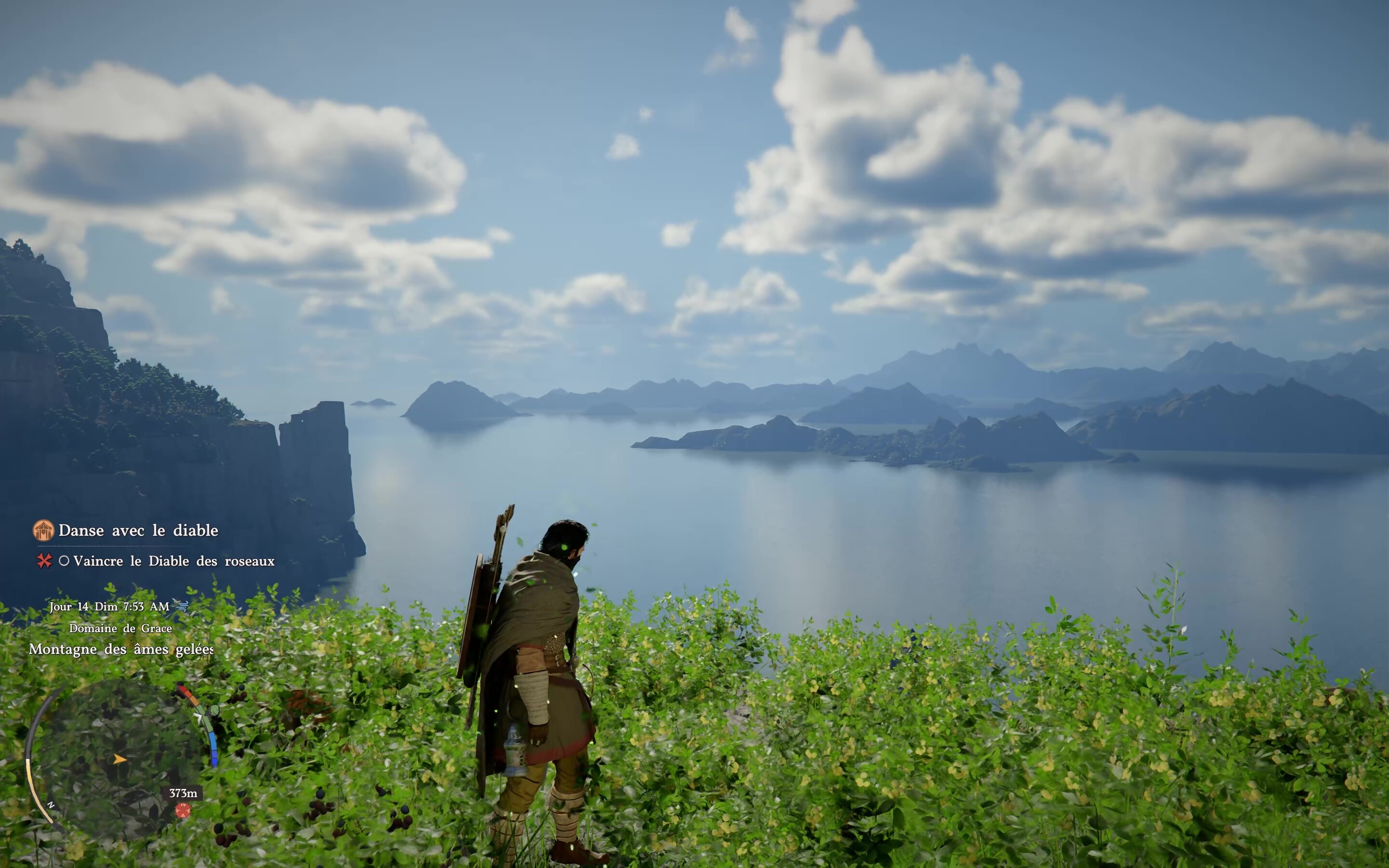The height and width of the screenshot is (868, 1389).
Task: Click the orange tent quest icon
Action: click(43, 530)
